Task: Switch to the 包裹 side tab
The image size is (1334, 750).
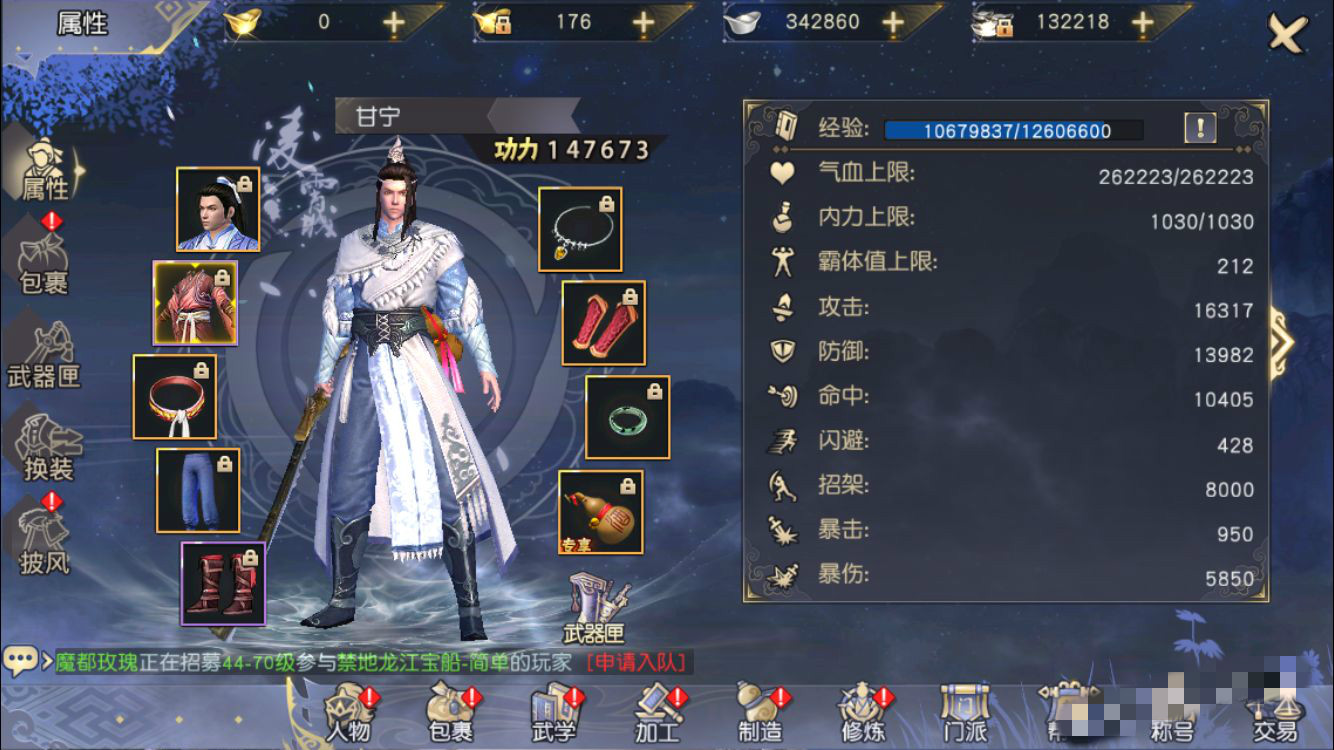Action: (45, 264)
